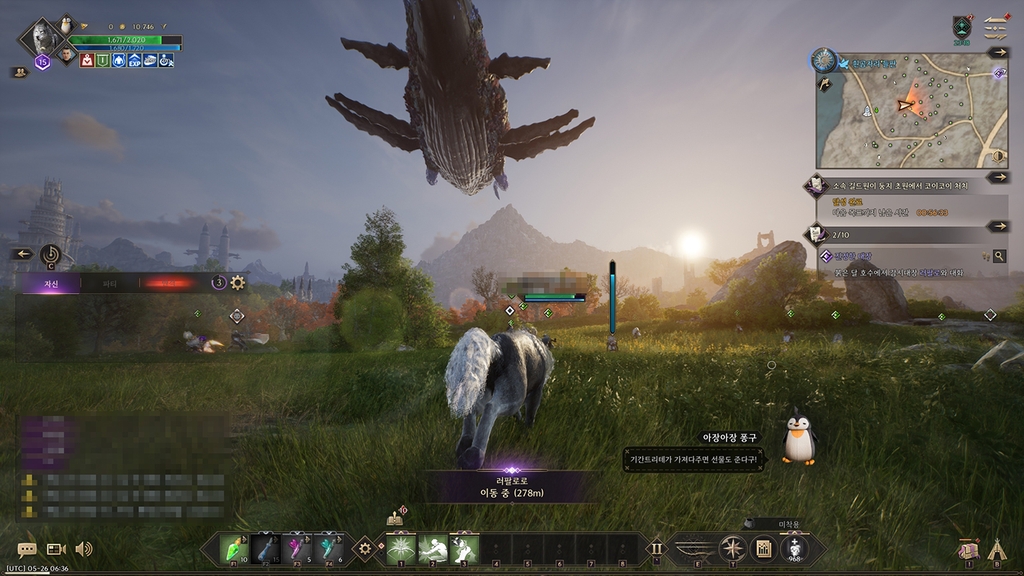Image resolution: width=1024 pixels, height=576 pixels.
Task: Select the green potion hotbar slot
Action: tap(233, 548)
